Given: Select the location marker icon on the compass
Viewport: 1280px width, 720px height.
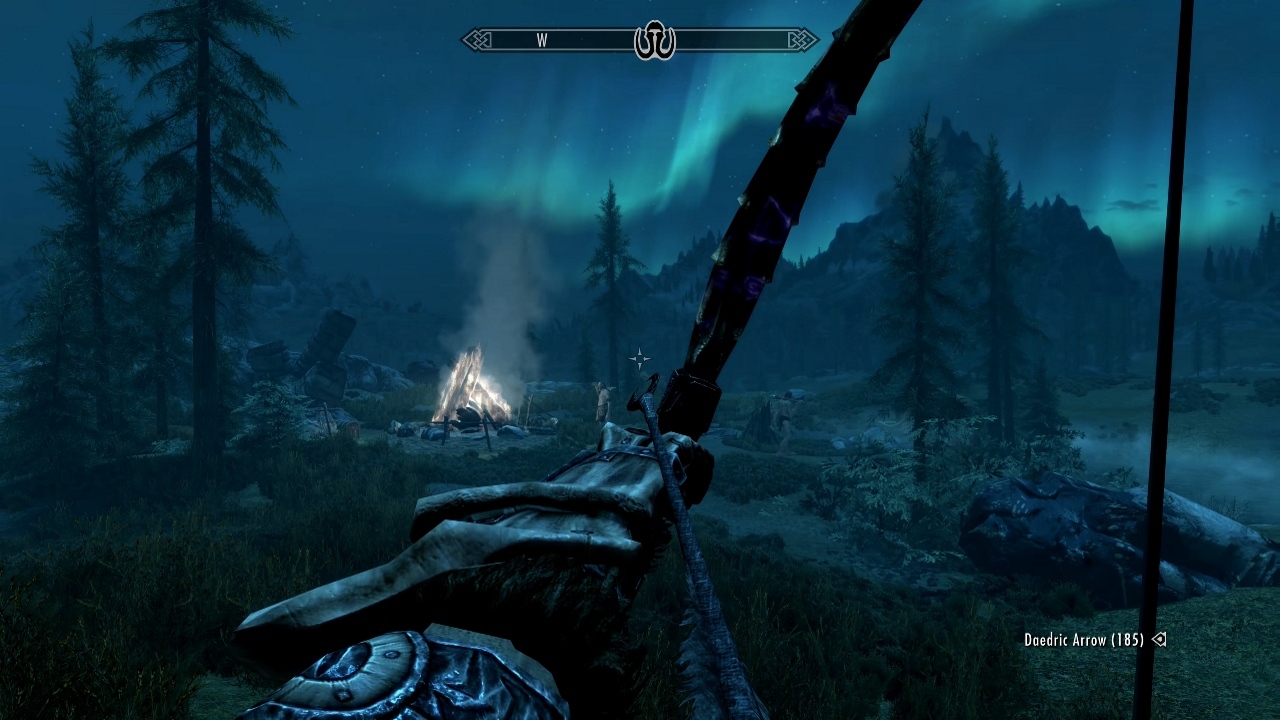Looking at the screenshot, I should click(x=655, y=41).
